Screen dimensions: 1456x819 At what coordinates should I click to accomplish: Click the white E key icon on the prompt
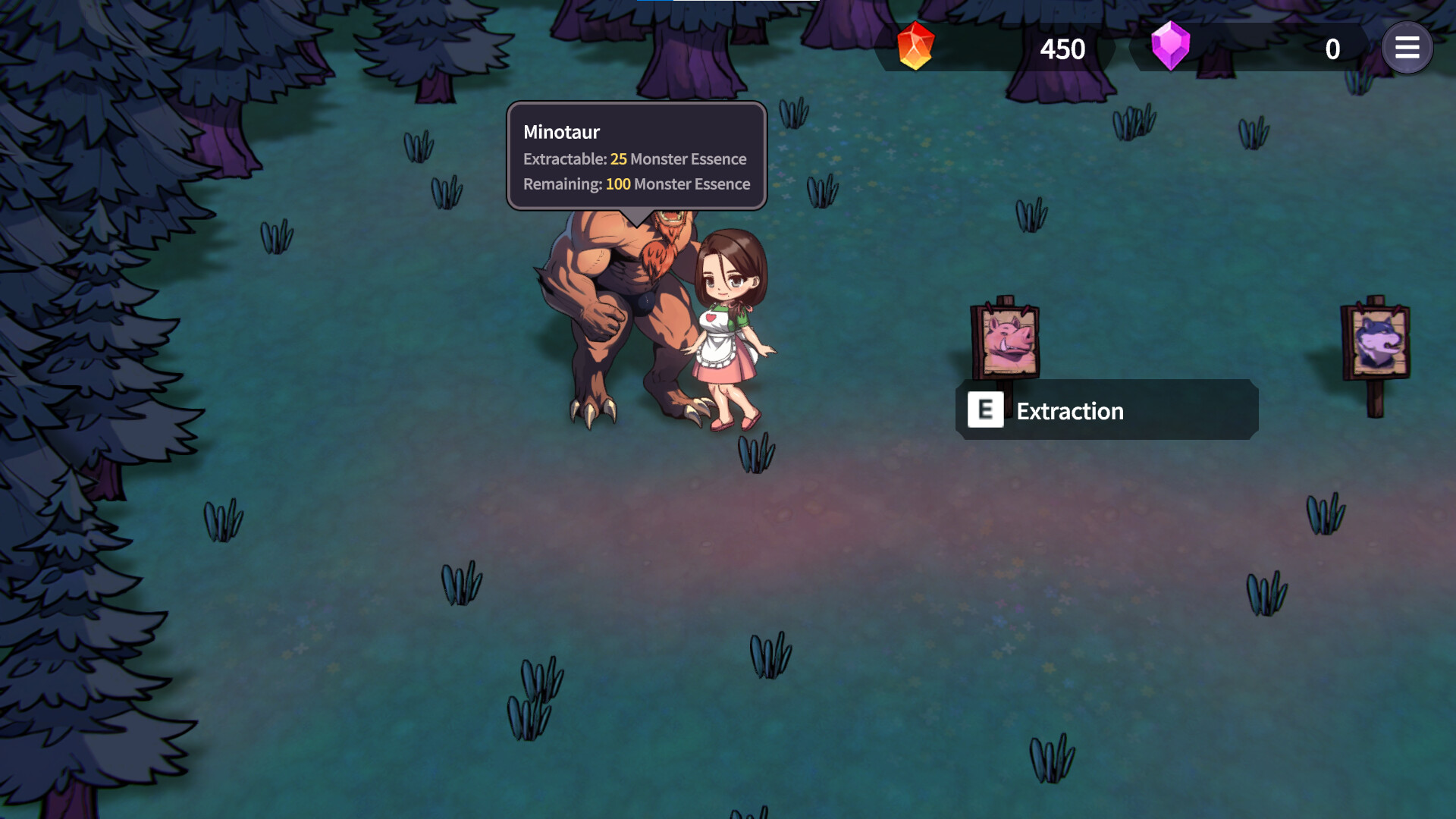click(985, 410)
